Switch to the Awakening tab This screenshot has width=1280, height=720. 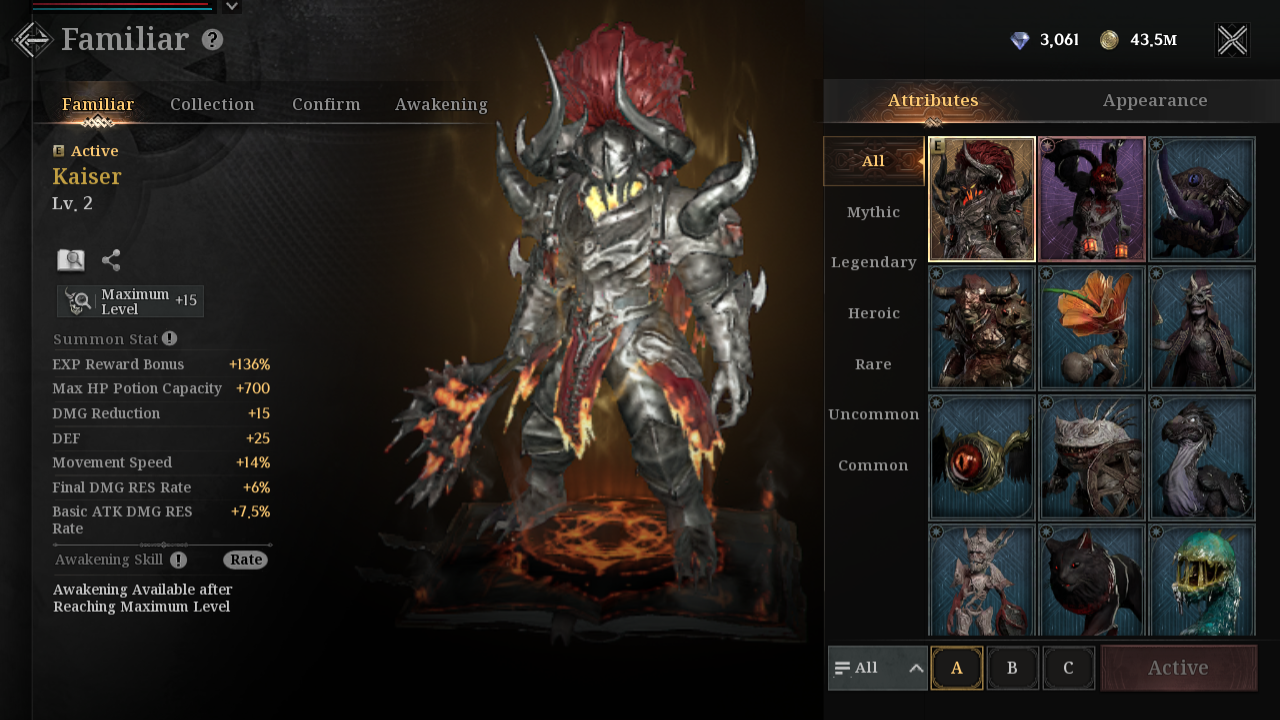pyautogui.click(x=441, y=104)
